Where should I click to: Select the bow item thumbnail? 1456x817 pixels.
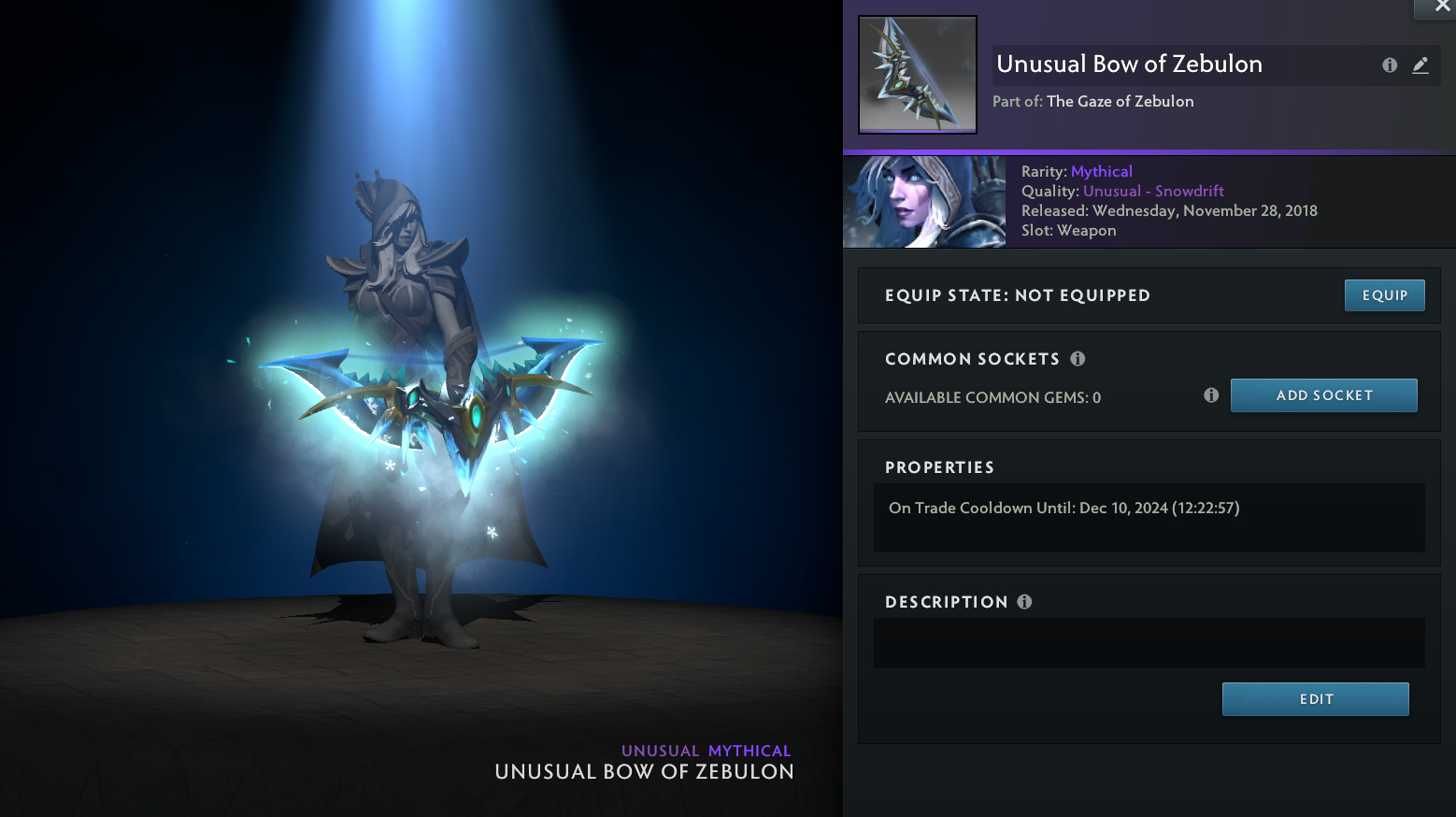(918, 75)
